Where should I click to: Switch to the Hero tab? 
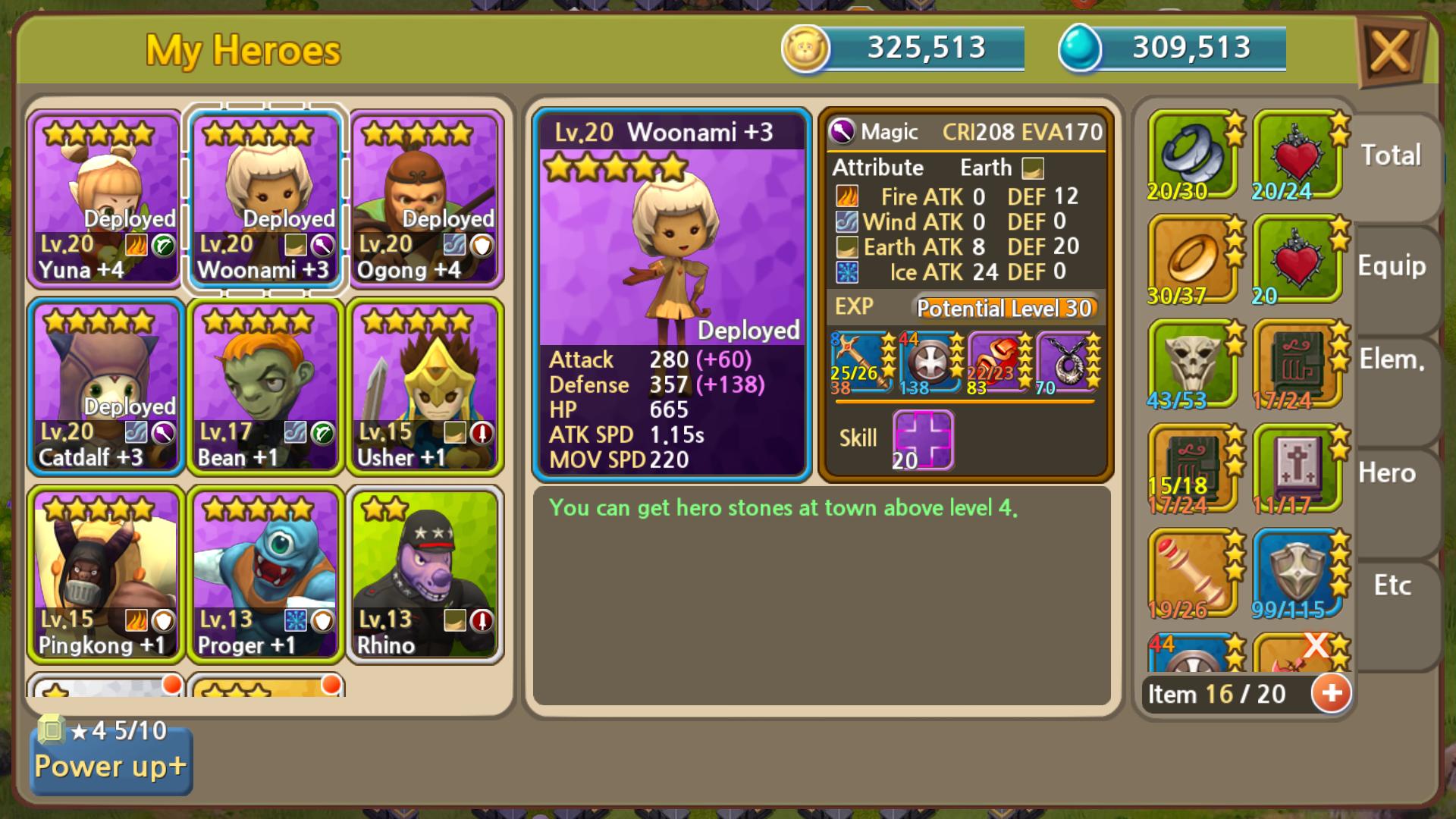pos(1388,474)
